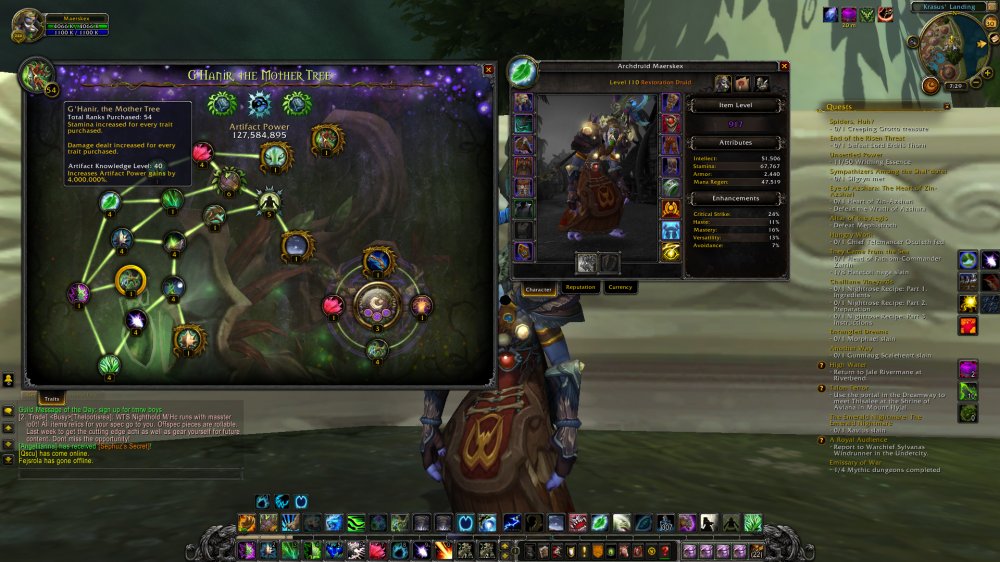
Task: Select the head equipment slot
Action: (x=524, y=103)
